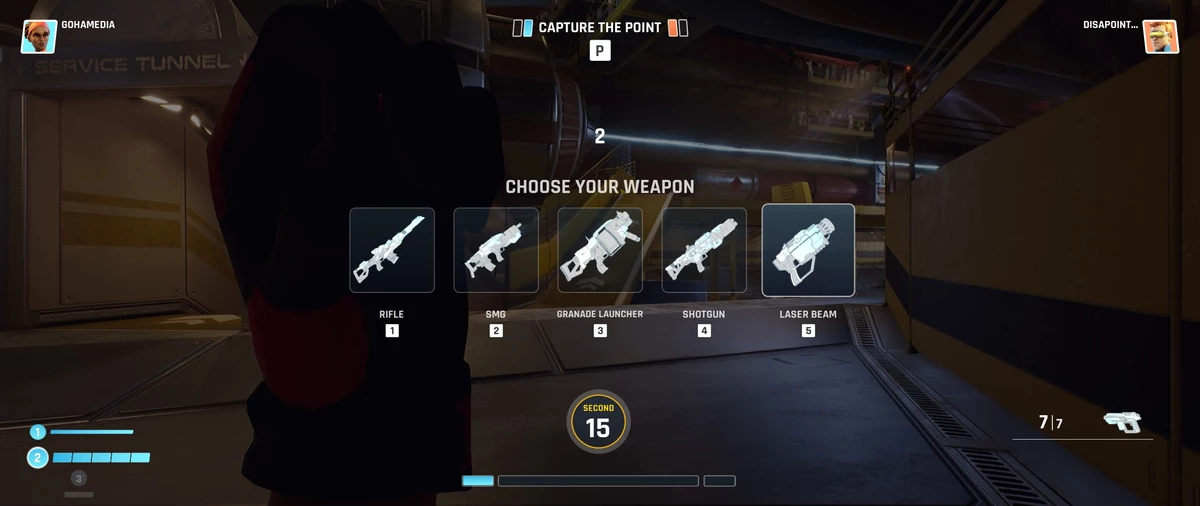Image resolution: width=1200 pixels, height=506 pixels.
Task: Click the opponent's avatar at top right
Action: click(x=1161, y=36)
